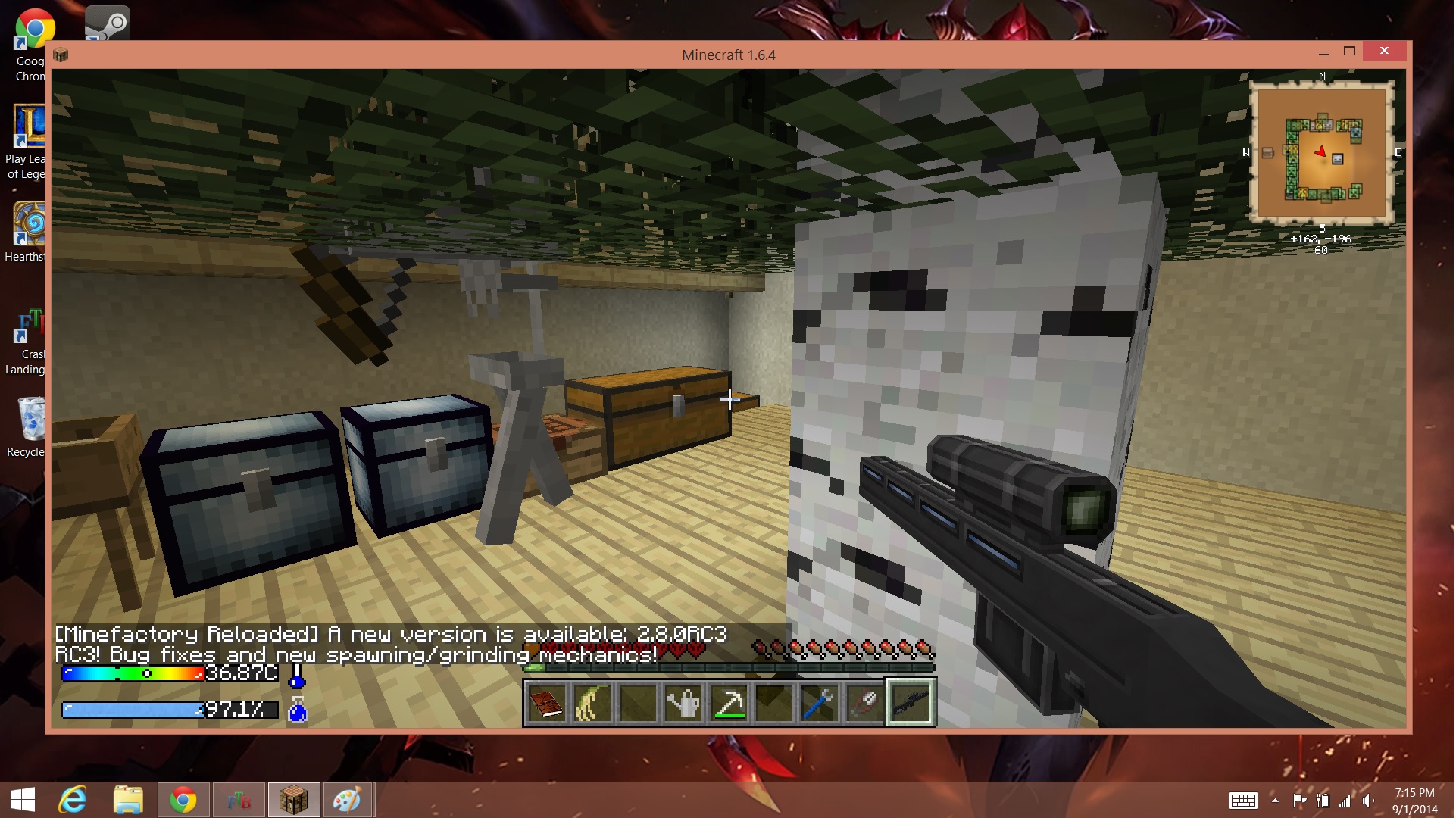Click the skeleton marker on the minimap
1456x818 pixels.
coord(1337,159)
